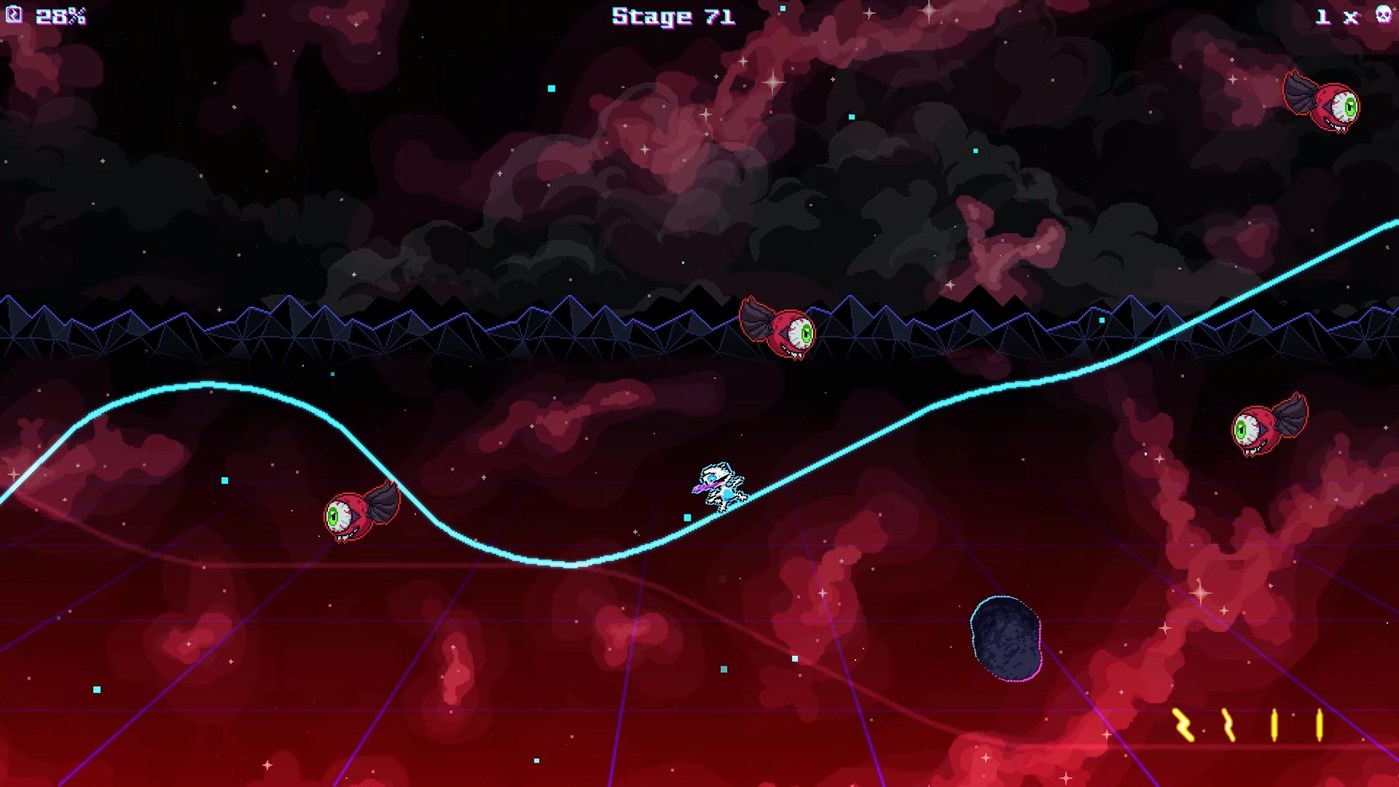Image resolution: width=1399 pixels, height=787 pixels.
Task: Click the battery charge icon top left
Action: coord(14,16)
